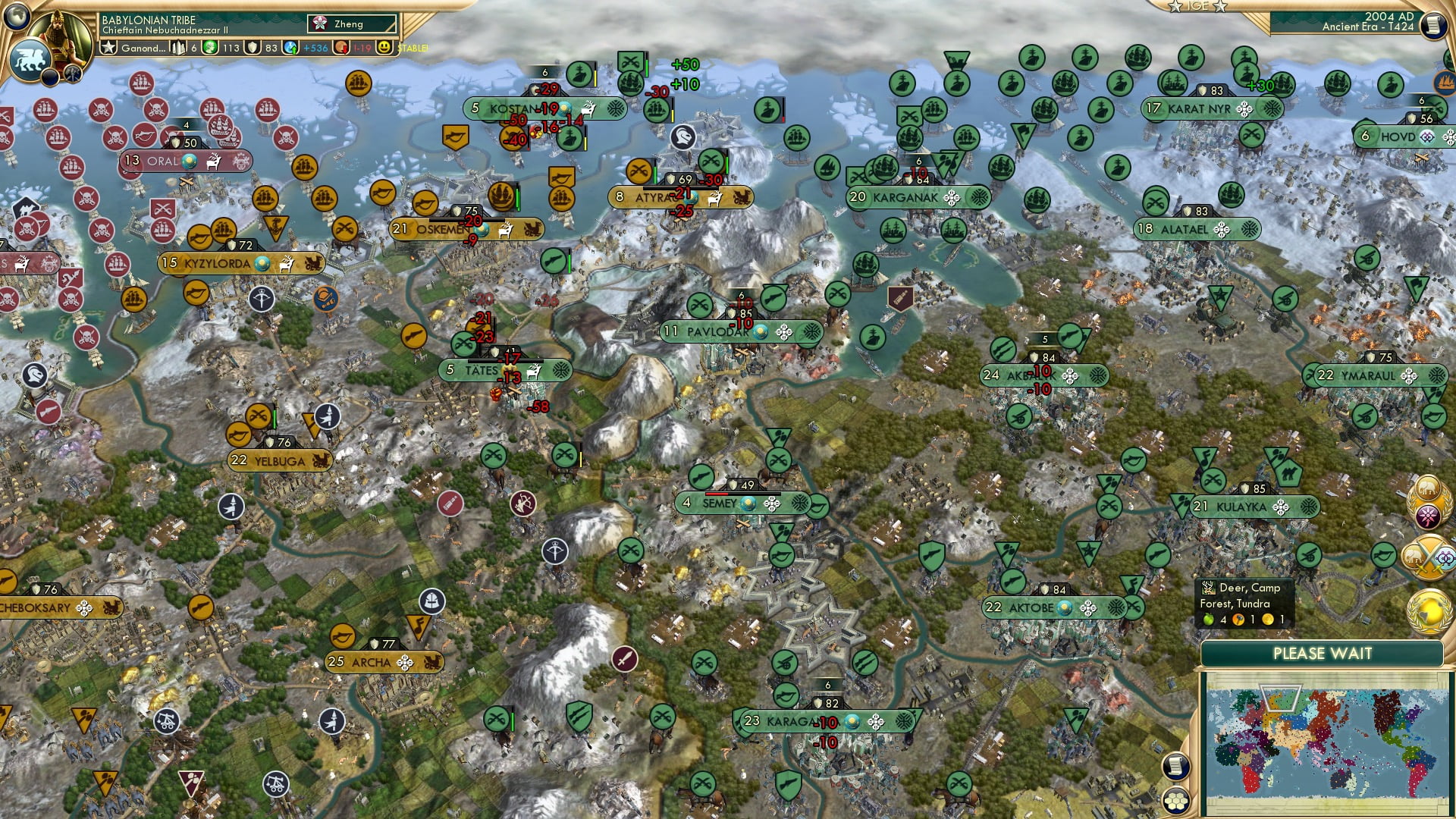Open the notifications scroll in top-right corner

click(1433, 27)
